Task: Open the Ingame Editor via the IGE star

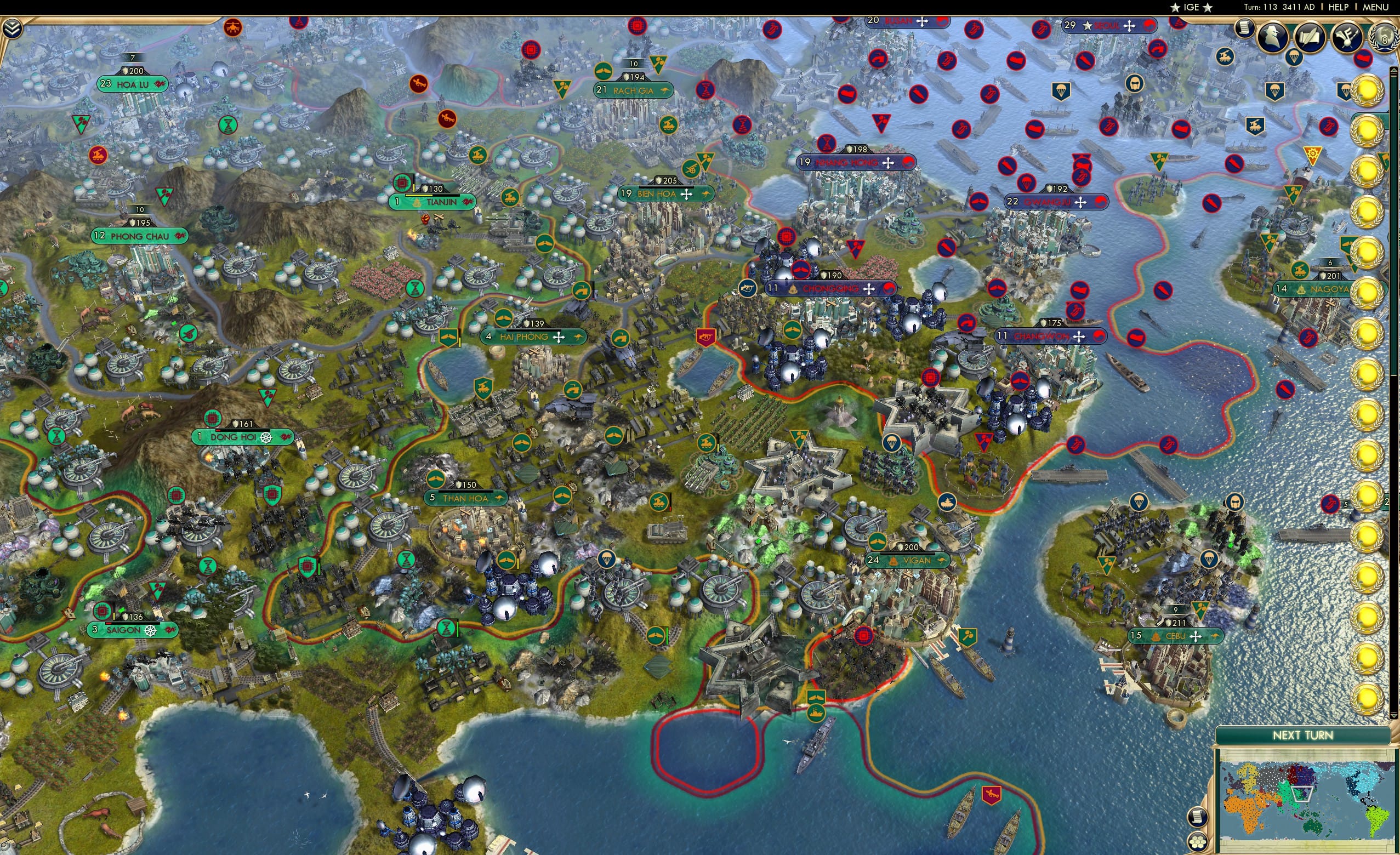Action: pyautogui.click(x=1191, y=7)
